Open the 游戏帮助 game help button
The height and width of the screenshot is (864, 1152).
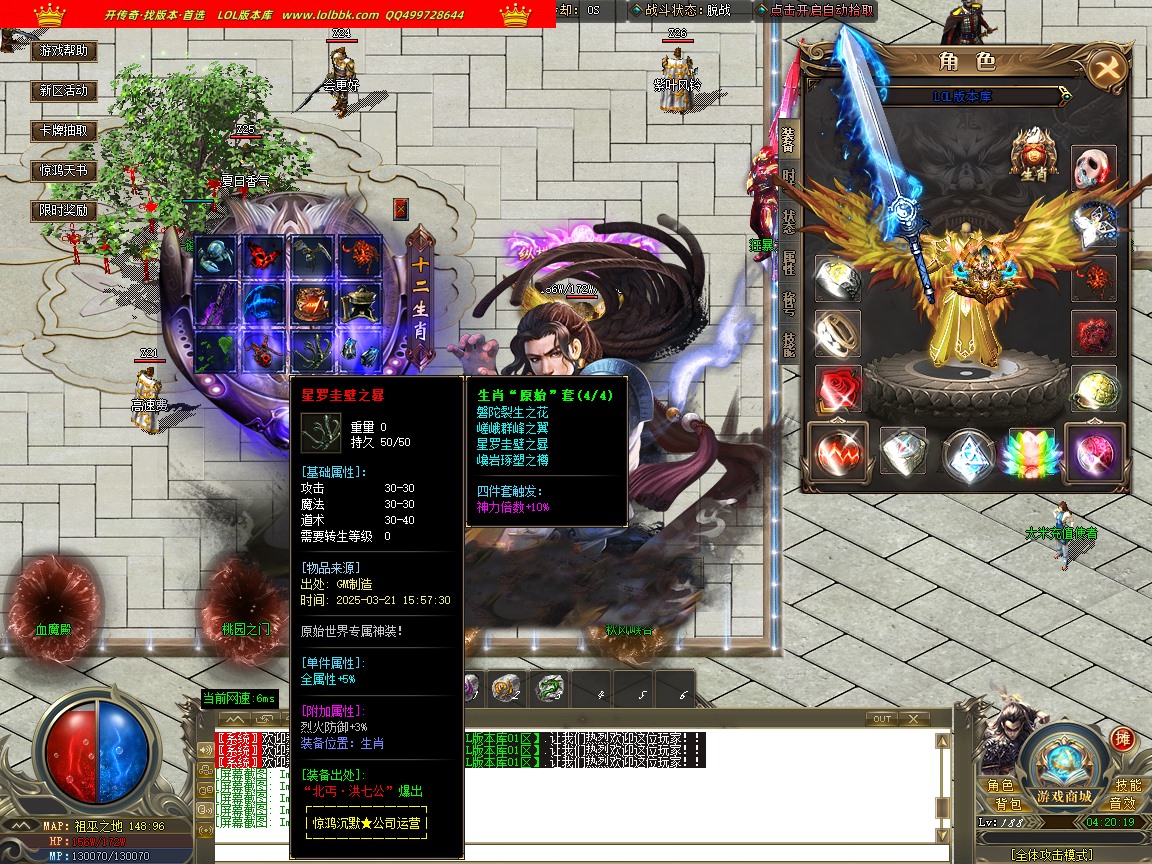click(64, 50)
